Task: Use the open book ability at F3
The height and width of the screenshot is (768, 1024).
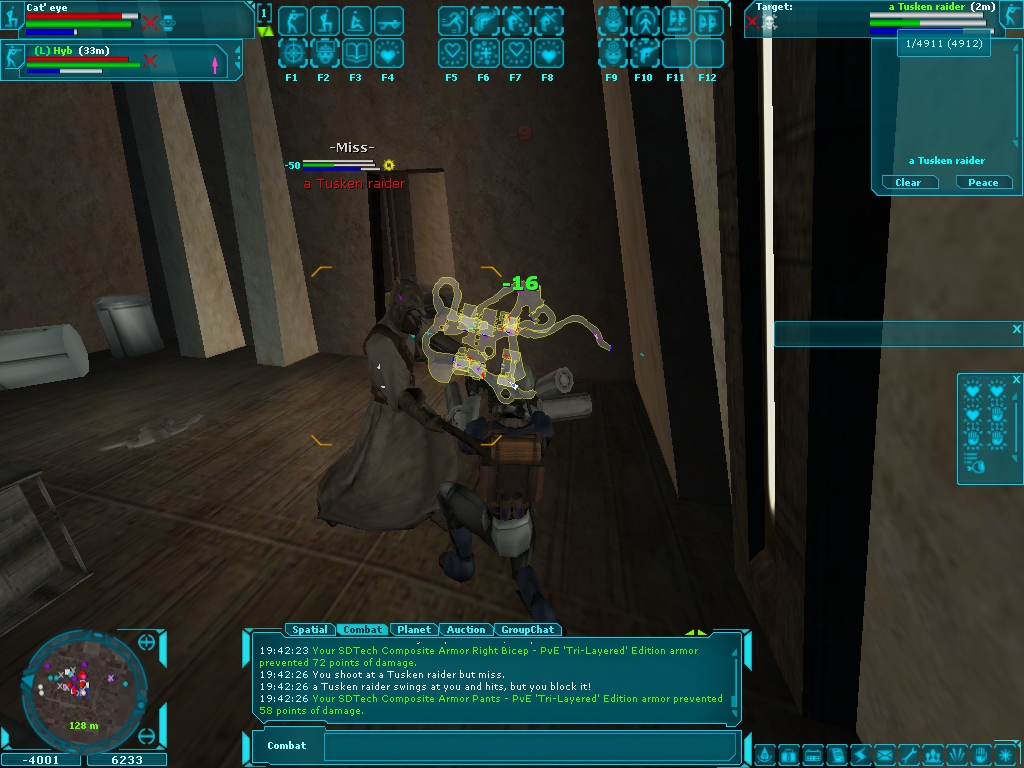Action: [x=356, y=52]
